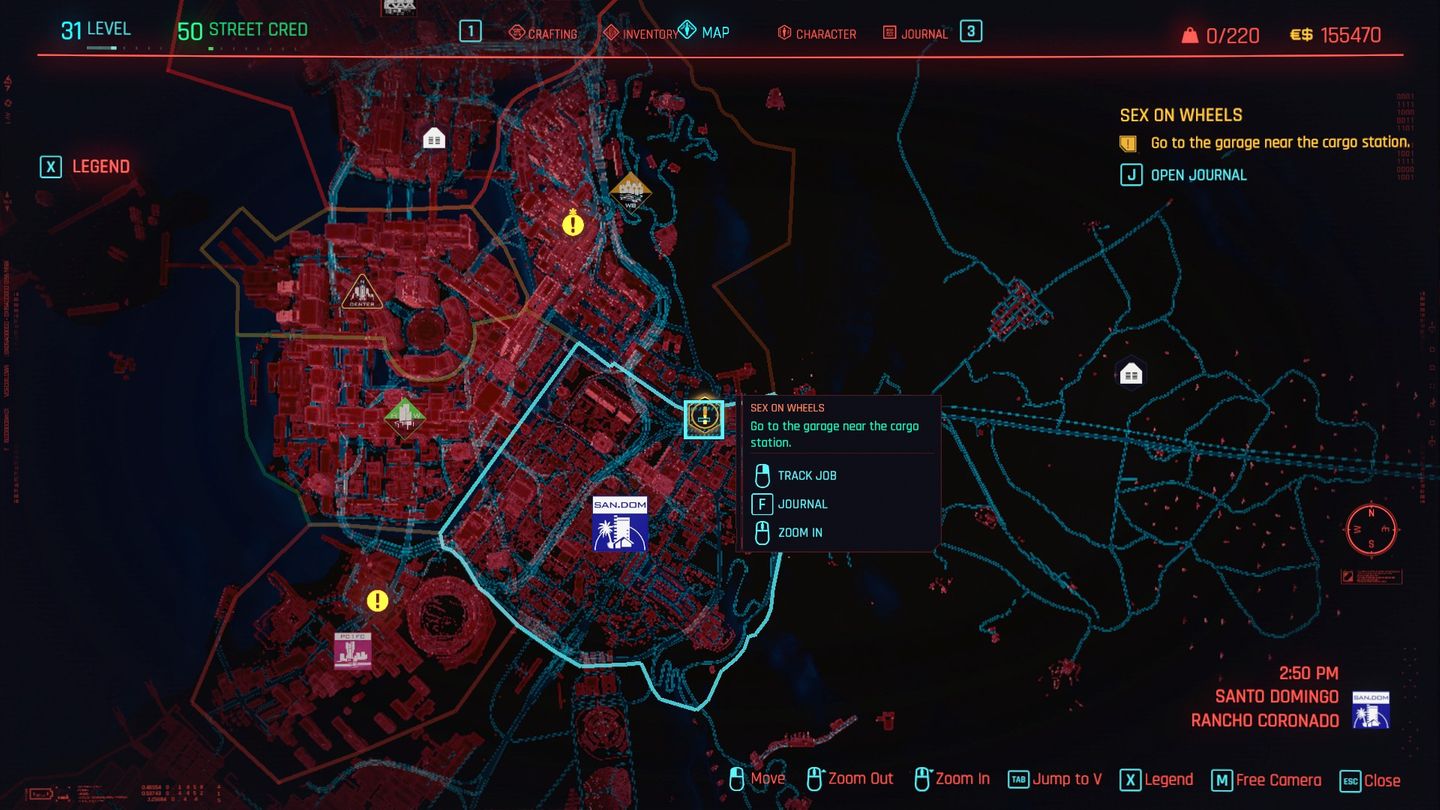Click the highlighted Sex on Wheels gig marker
Screen dimensions: 1440x810
[x=703, y=418]
